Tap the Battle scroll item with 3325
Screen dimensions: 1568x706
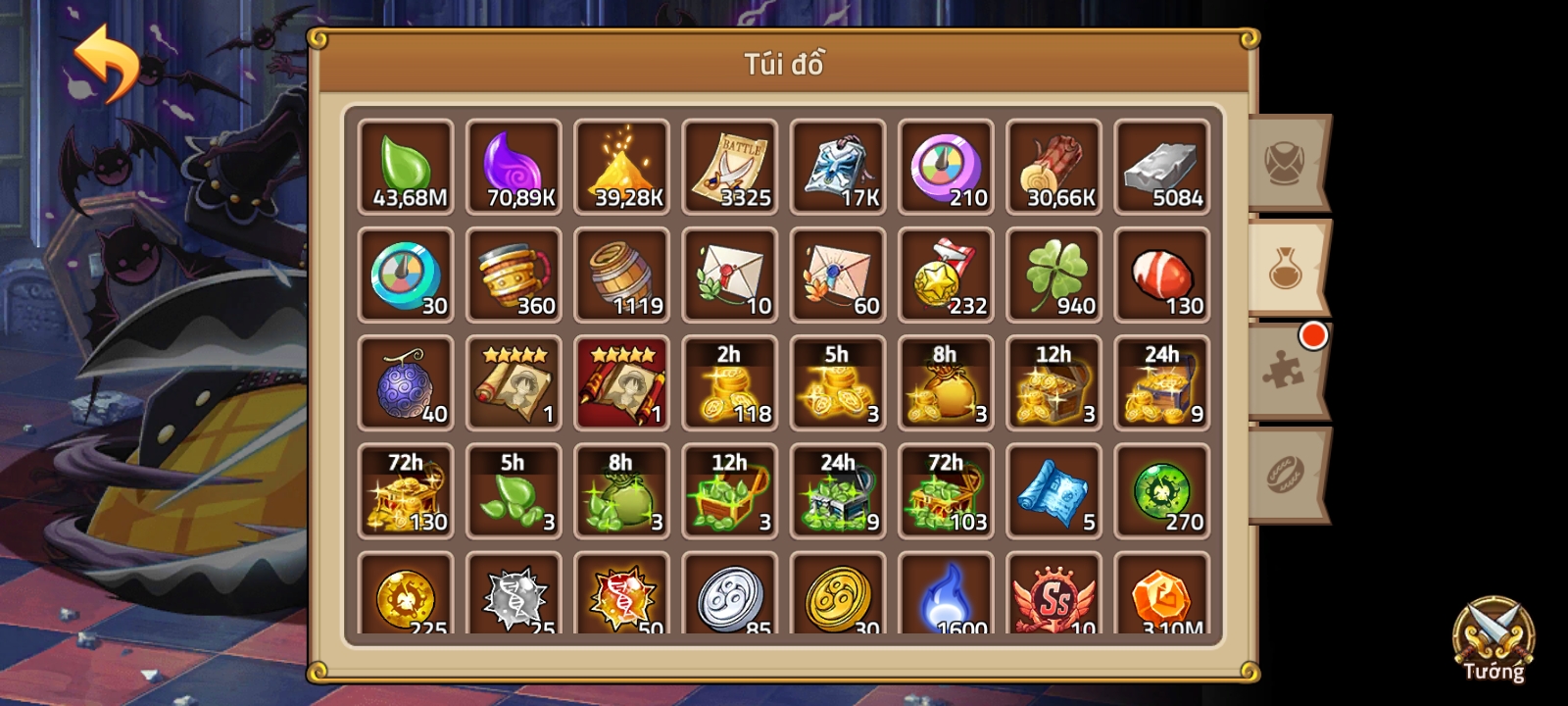pos(730,167)
